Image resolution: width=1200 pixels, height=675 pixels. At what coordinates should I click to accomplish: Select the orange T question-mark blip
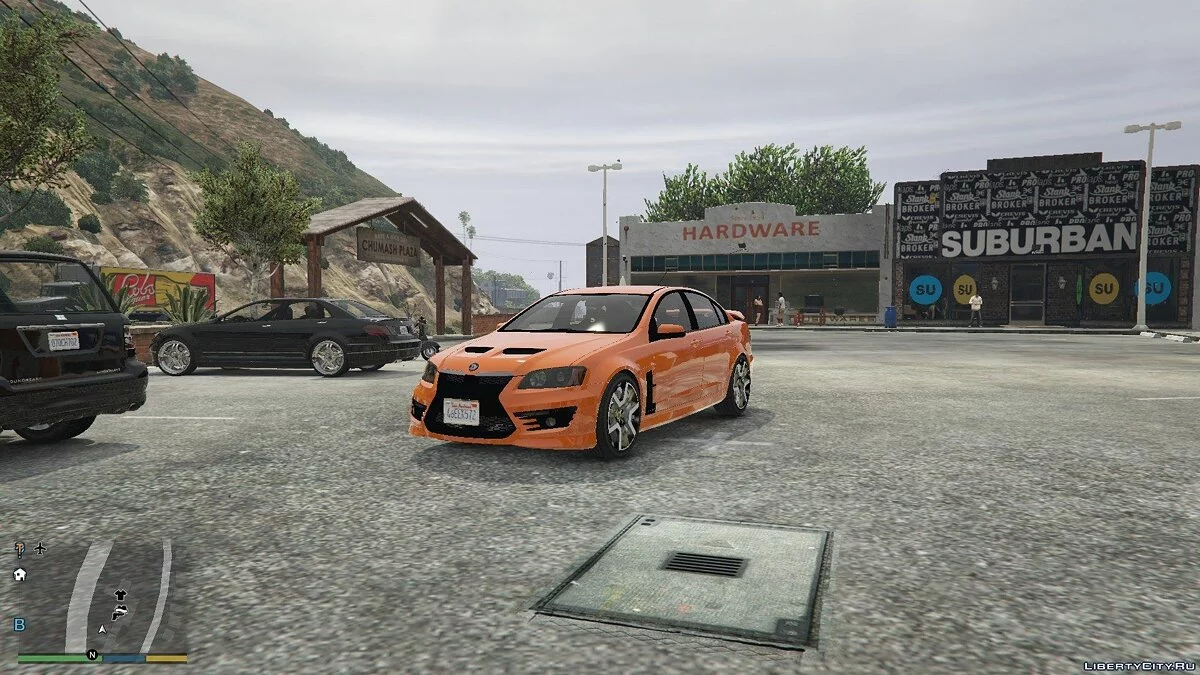click(x=19, y=548)
